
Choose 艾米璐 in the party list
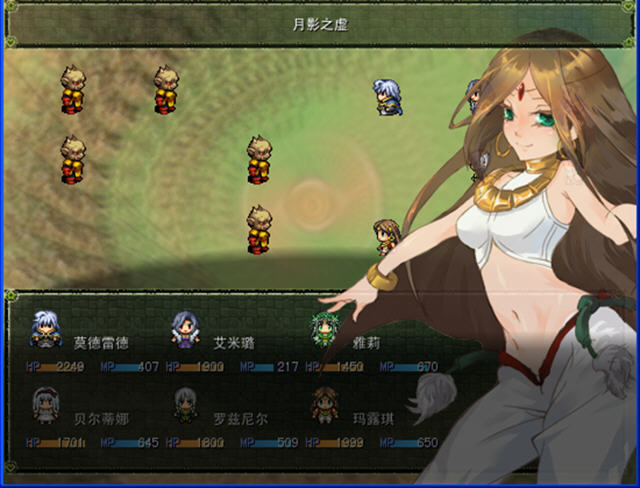tap(233, 342)
